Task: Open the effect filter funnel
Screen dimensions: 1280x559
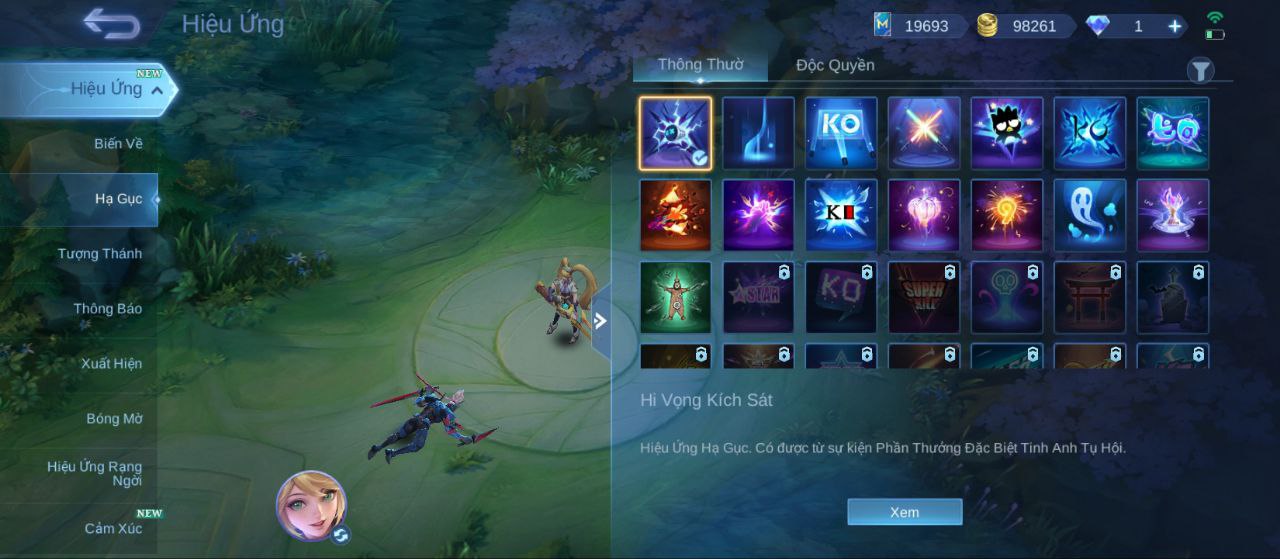Action: point(1200,71)
